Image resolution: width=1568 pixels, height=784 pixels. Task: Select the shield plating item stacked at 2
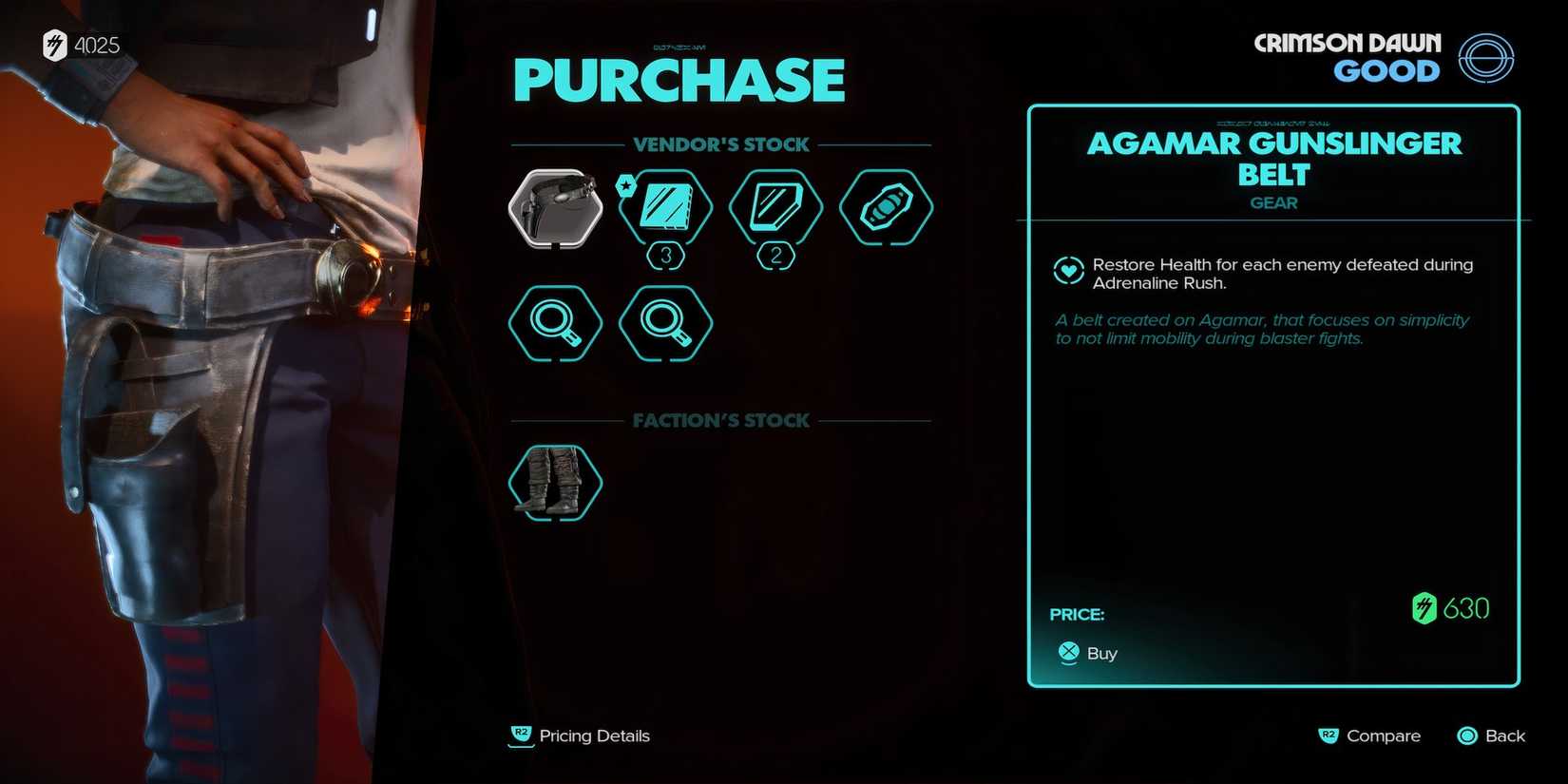775,207
